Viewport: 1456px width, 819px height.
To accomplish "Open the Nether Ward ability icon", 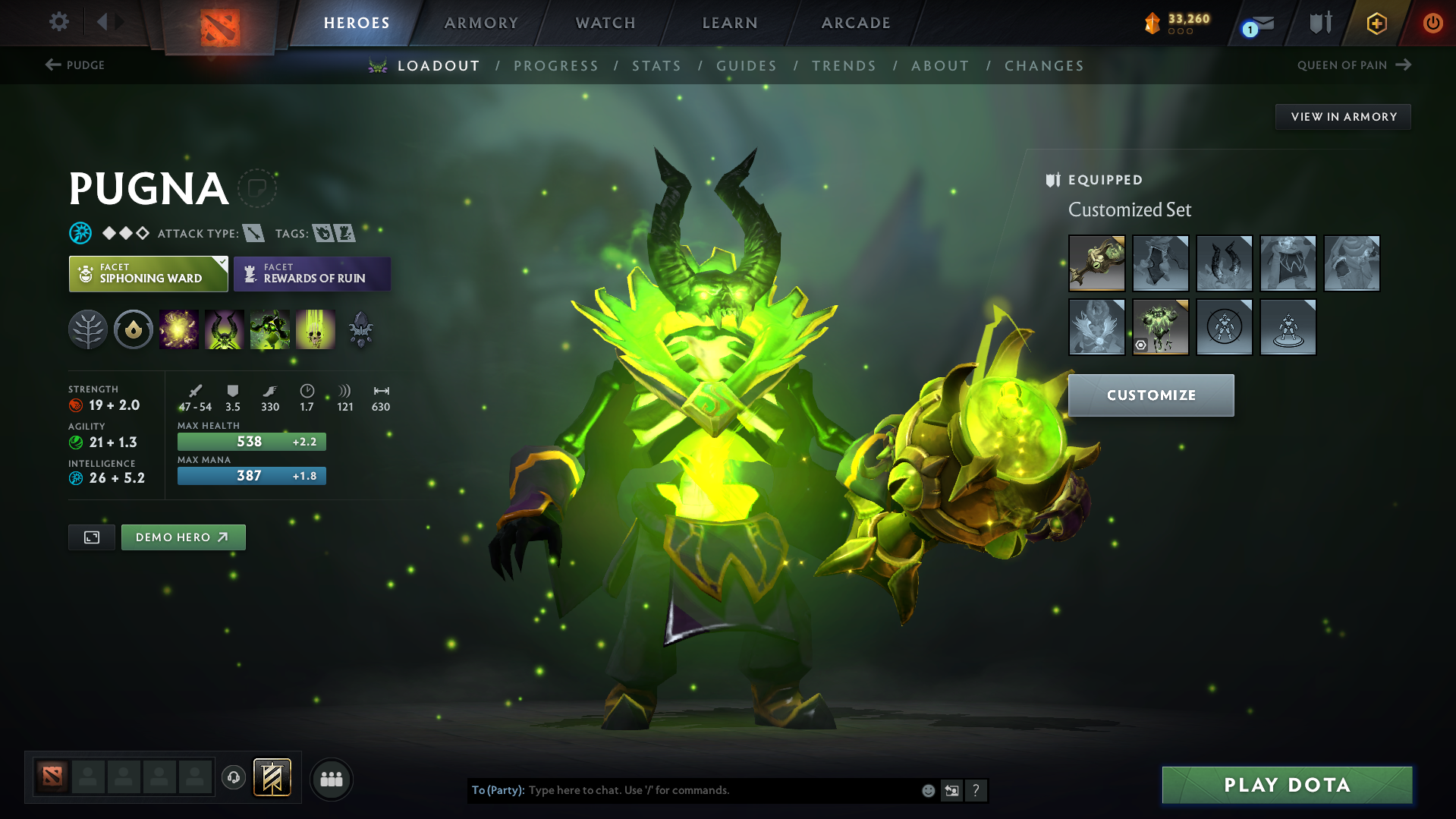I will coord(270,329).
